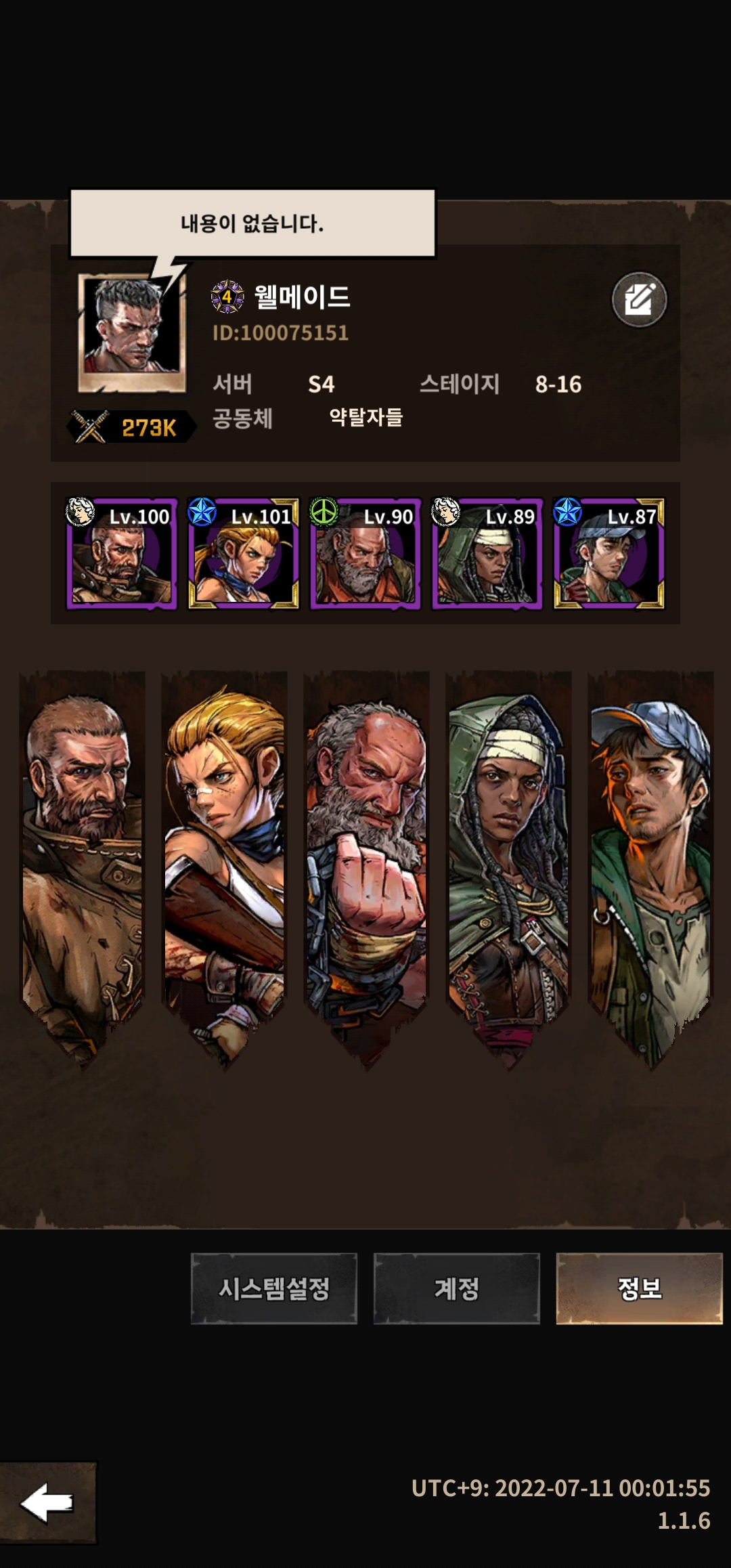Go back with the arrow button
This screenshot has height=1568, width=731.
tap(47, 1503)
